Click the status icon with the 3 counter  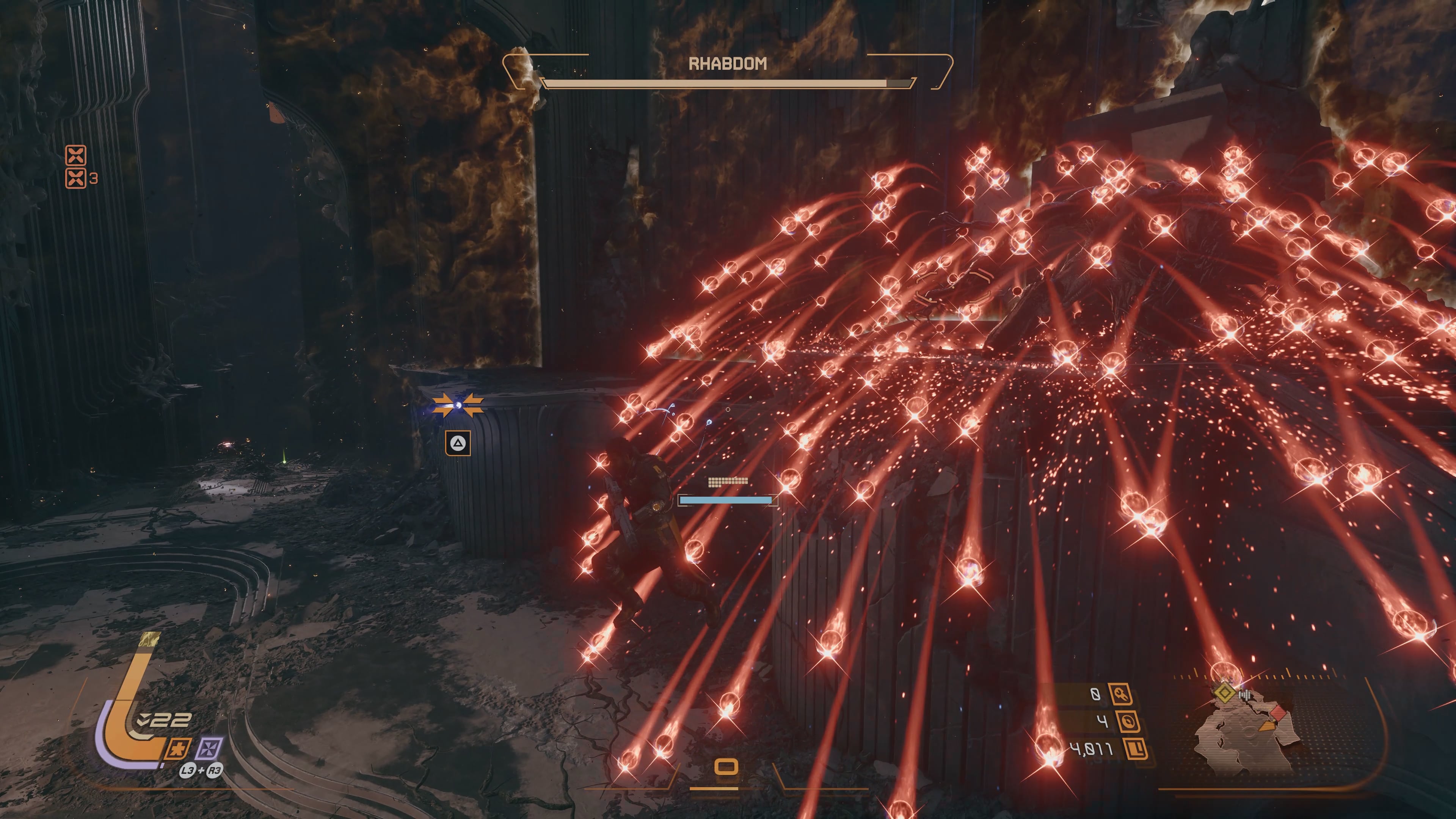click(76, 178)
